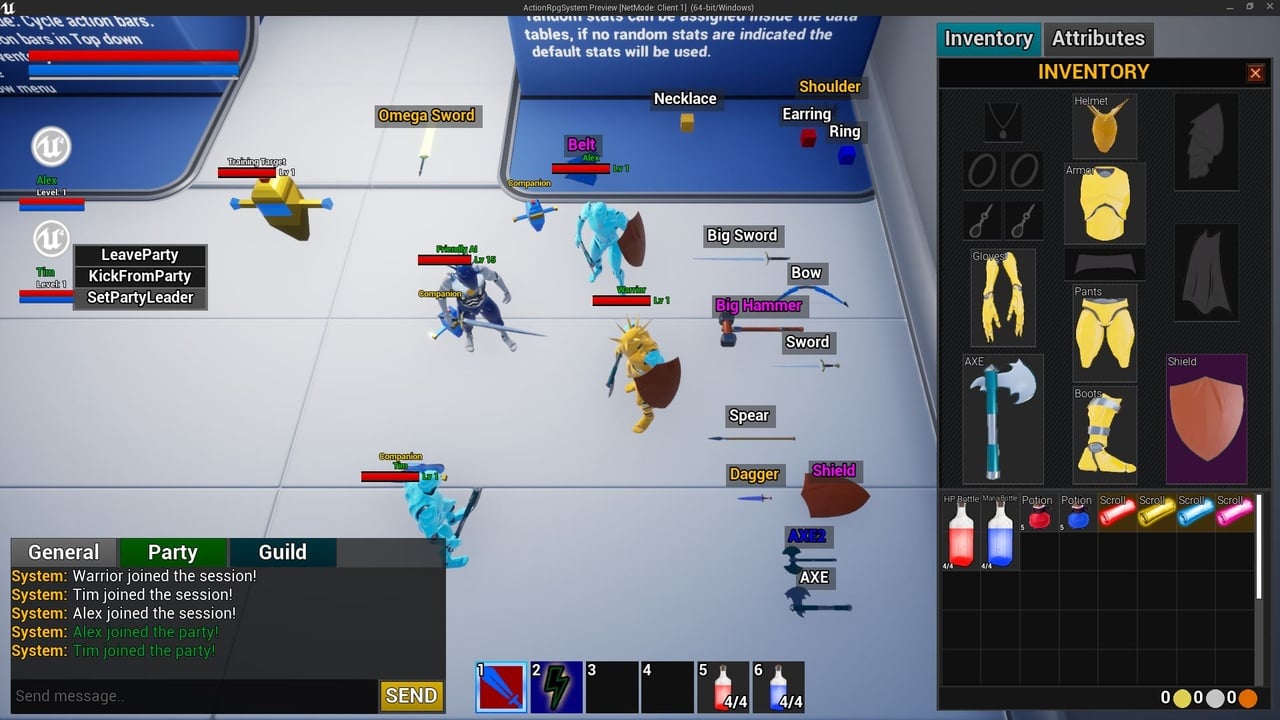Click the SEND chat button
This screenshot has width=1280, height=720.
pyautogui.click(x=411, y=696)
